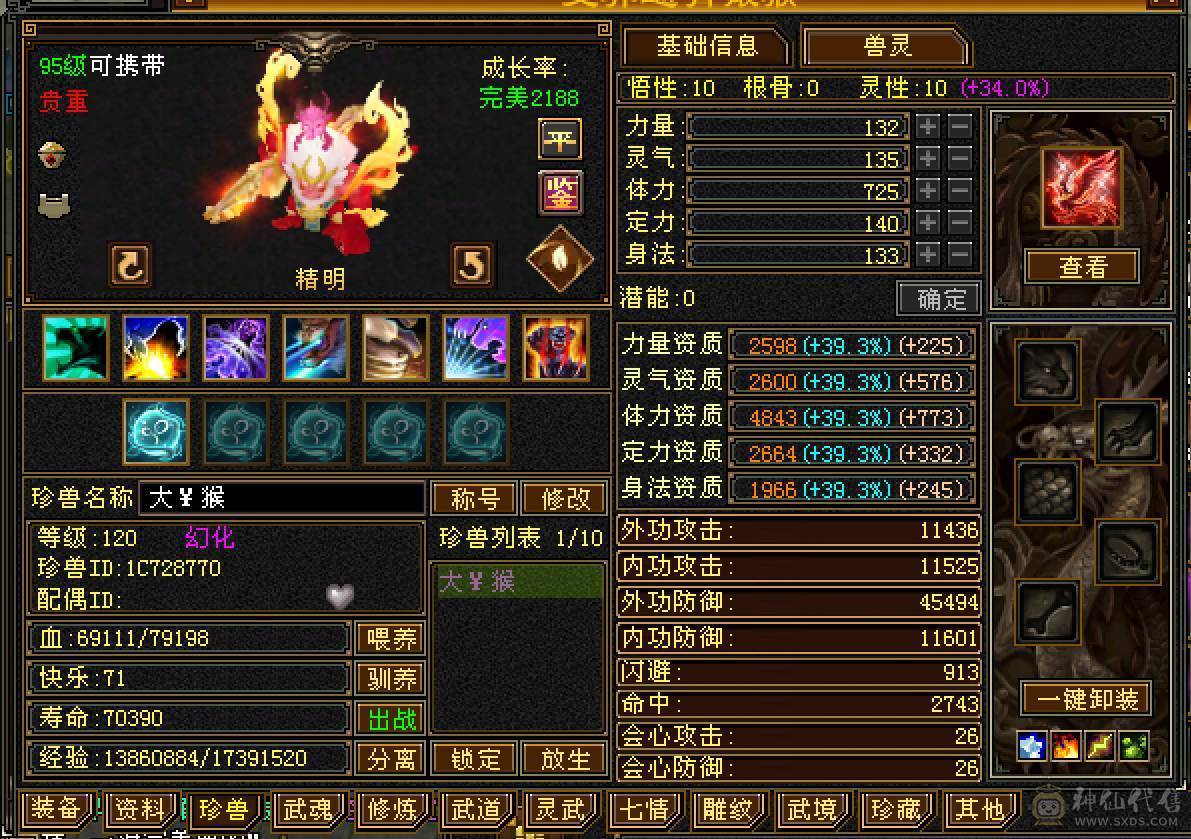Release the pet with 放生
1191x839 pixels.
click(x=565, y=758)
